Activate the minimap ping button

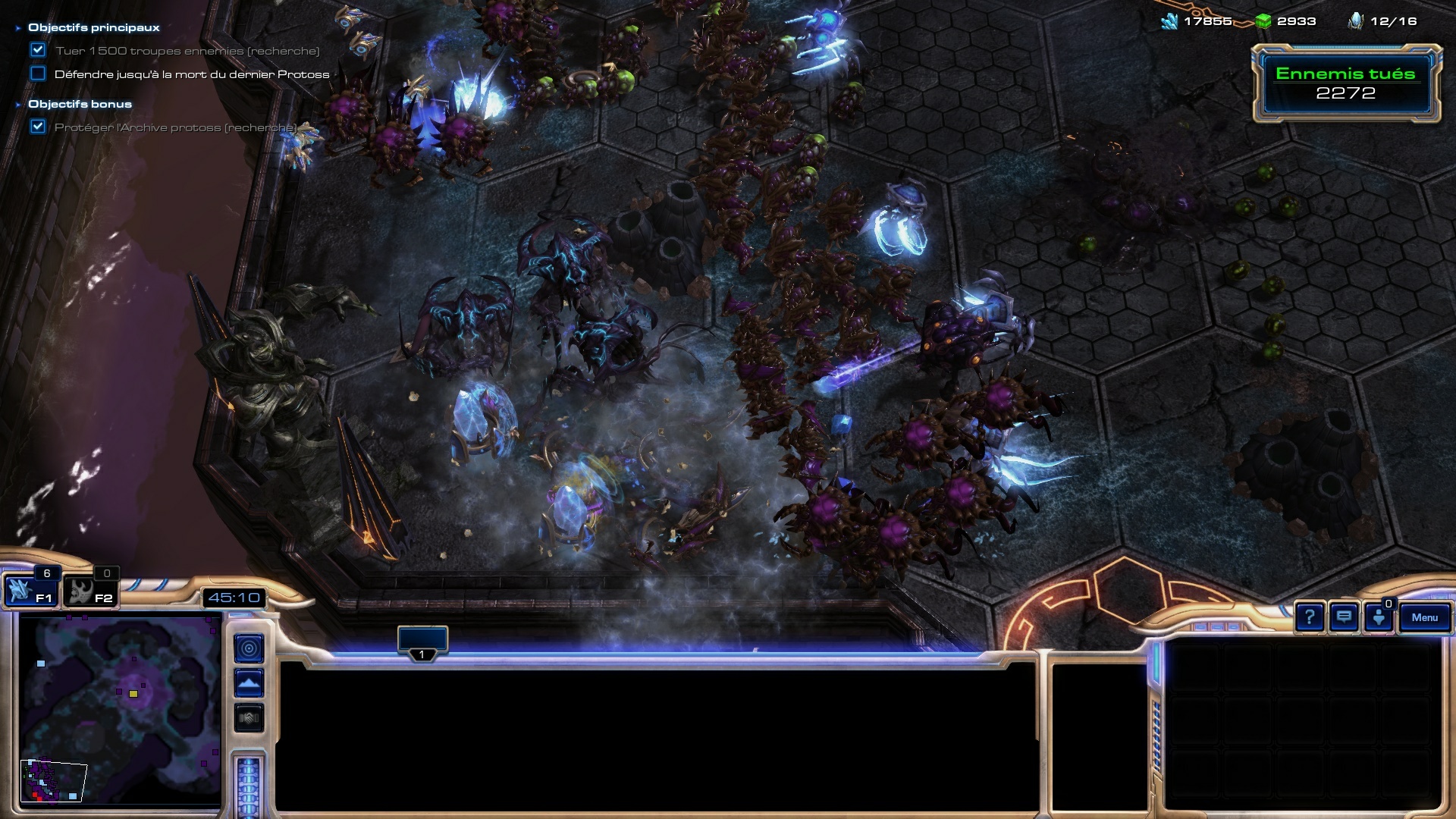[x=249, y=648]
